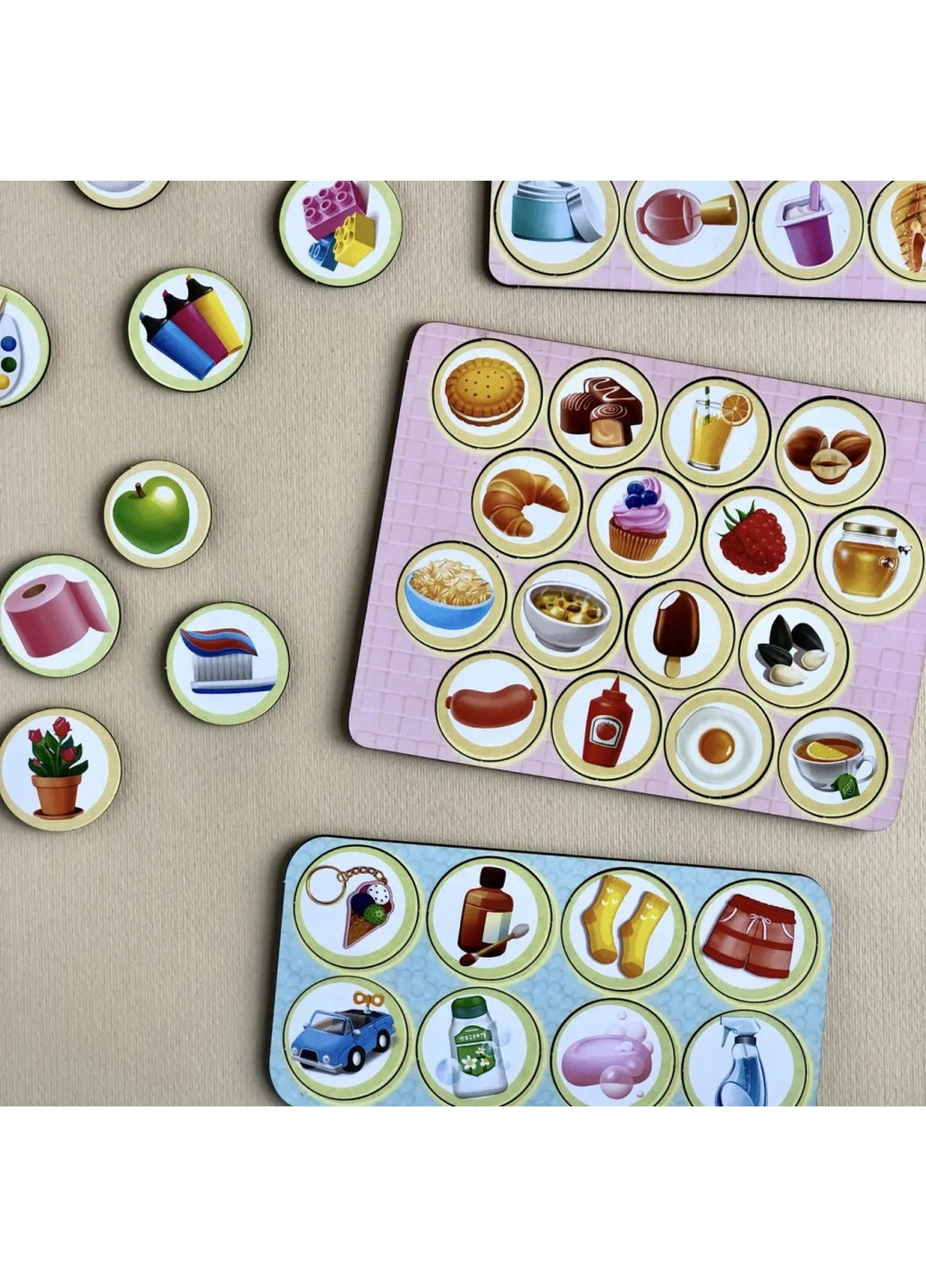This screenshot has height=1288, width=926.
Task: Select the cup of lemon tea tile
Action: pos(832,763)
